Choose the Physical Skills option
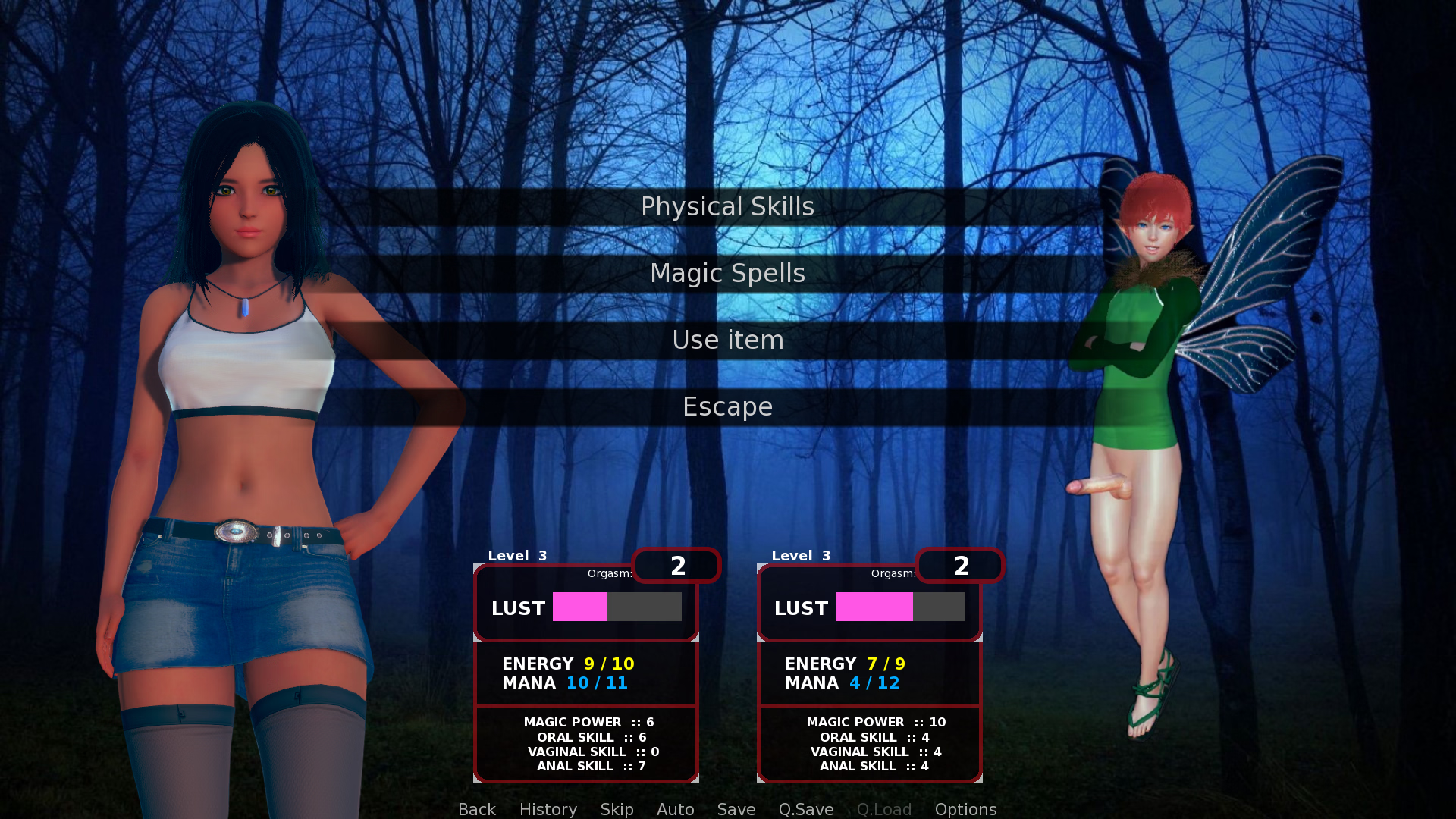The width and height of the screenshot is (1456, 819). pos(727,206)
